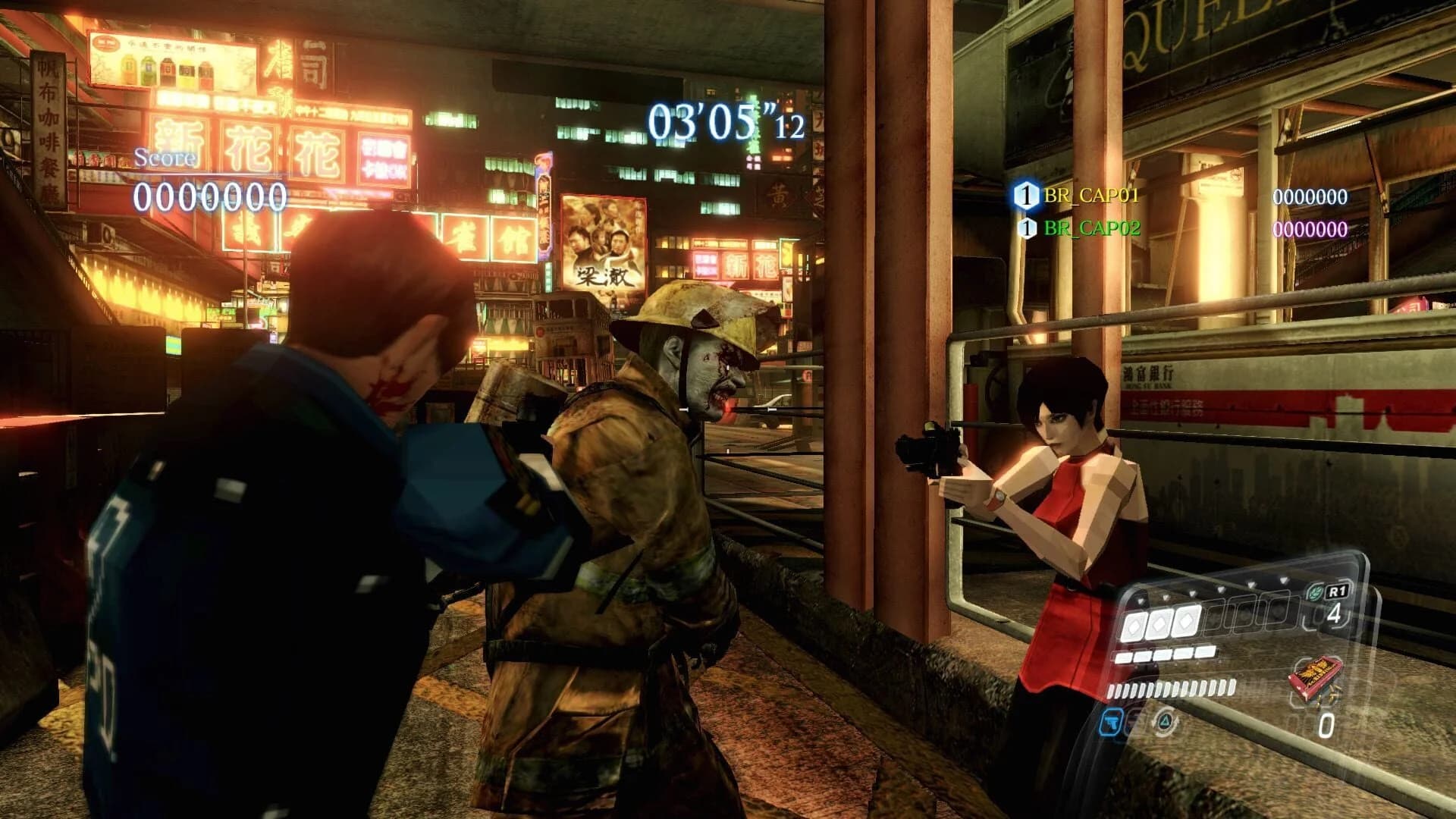Click the match timer showing 03'05"12
The image size is (1456, 819).
(724, 121)
